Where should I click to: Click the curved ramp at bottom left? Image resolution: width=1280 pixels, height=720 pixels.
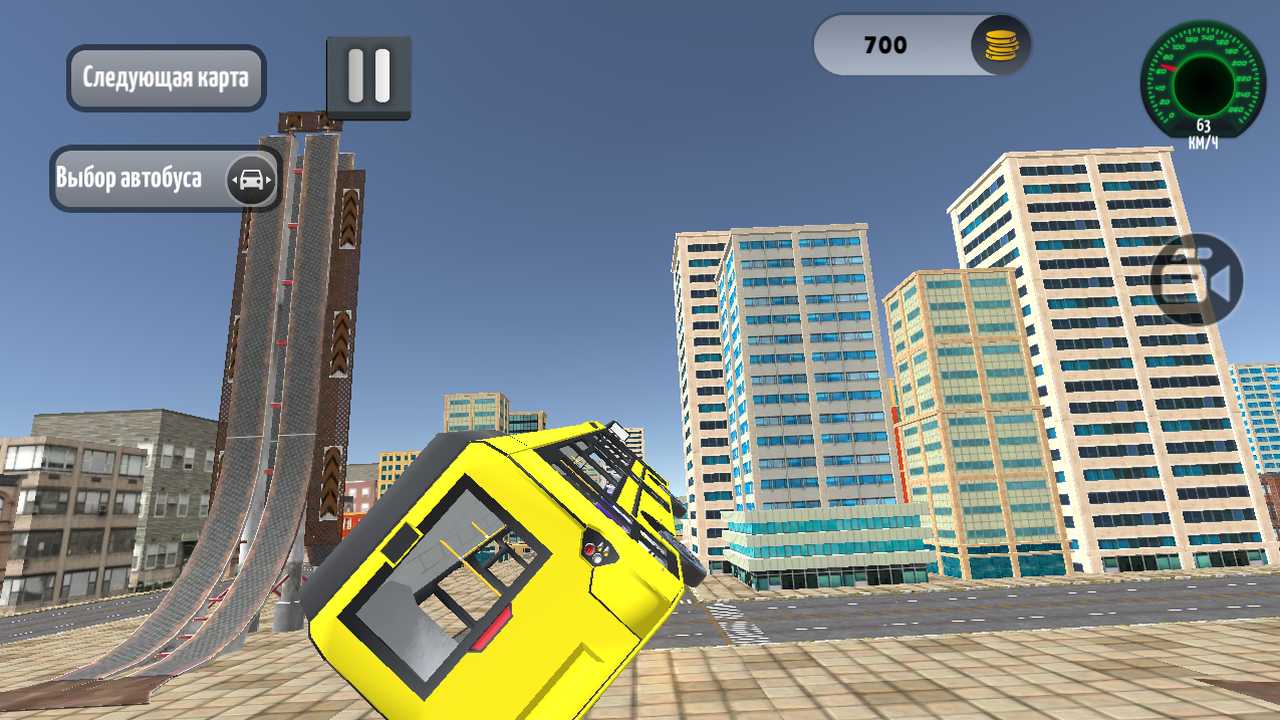pyautogui.click(x=150, y=620)
